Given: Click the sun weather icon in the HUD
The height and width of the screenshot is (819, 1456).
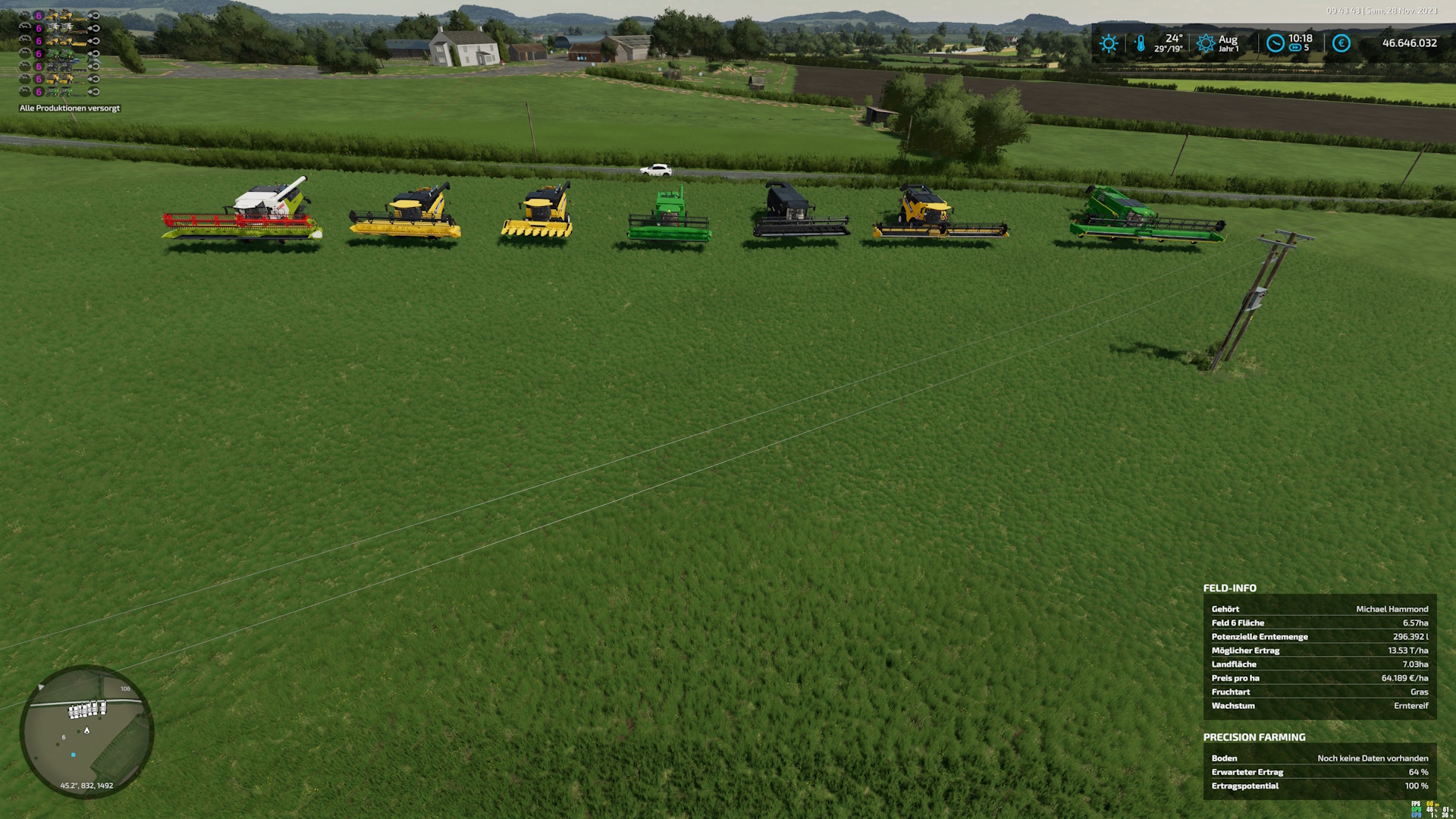Looking at the screenshot, I should (1109, 42).
